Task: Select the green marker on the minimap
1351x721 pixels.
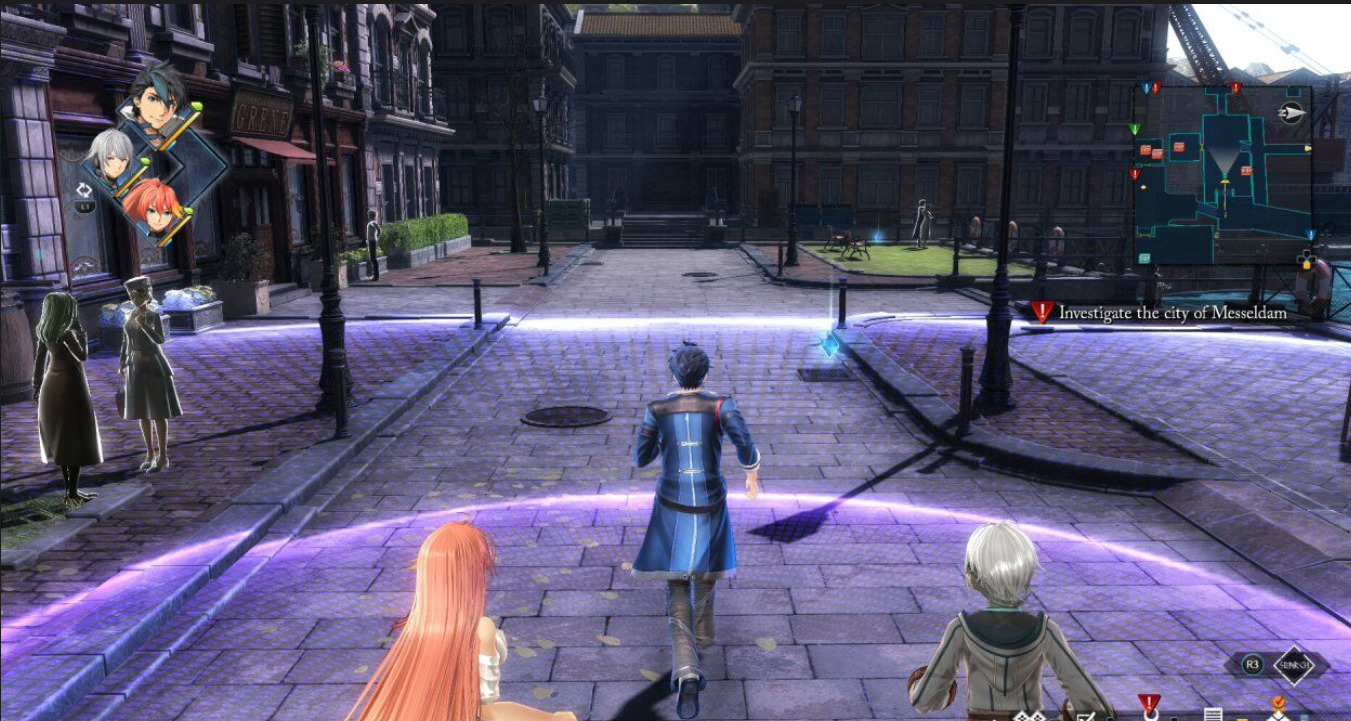Action: pyautogui.click(x=1134, y=129)
